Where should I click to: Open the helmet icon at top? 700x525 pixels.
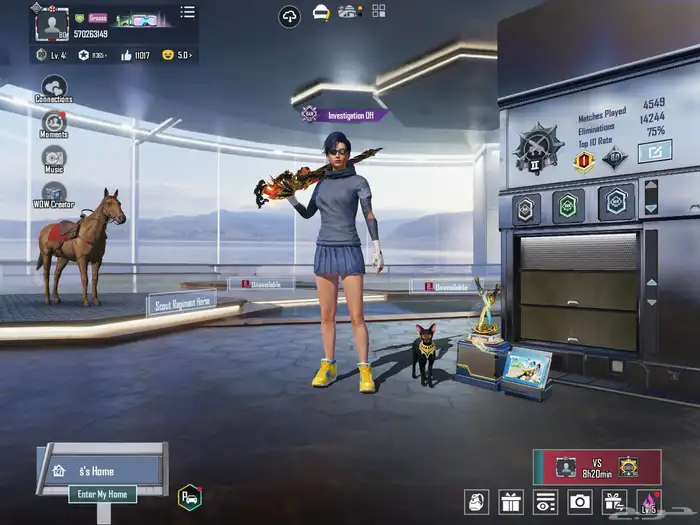321,13
